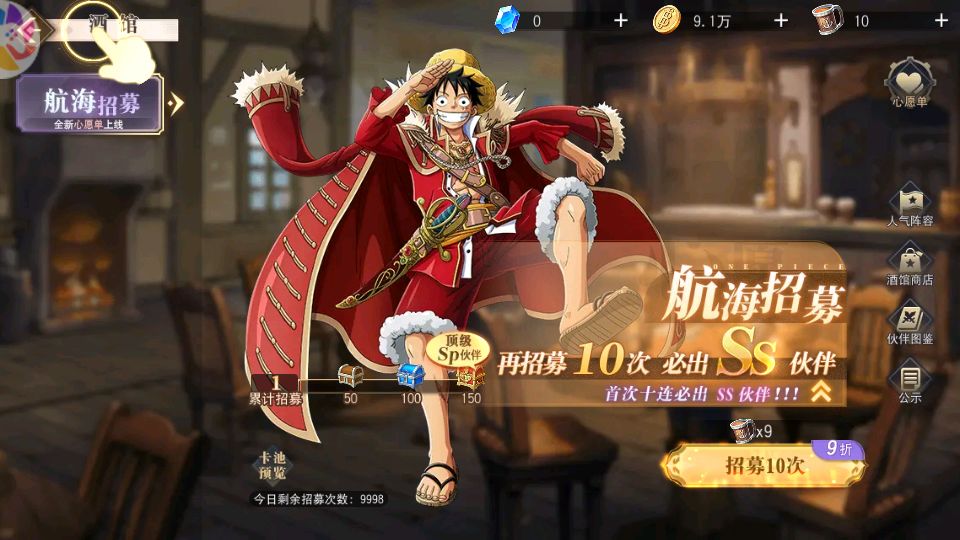Open the 伙伴图鉴 partner encyclopedia
This screenshot has width=960, height=540.
point(910,323)
